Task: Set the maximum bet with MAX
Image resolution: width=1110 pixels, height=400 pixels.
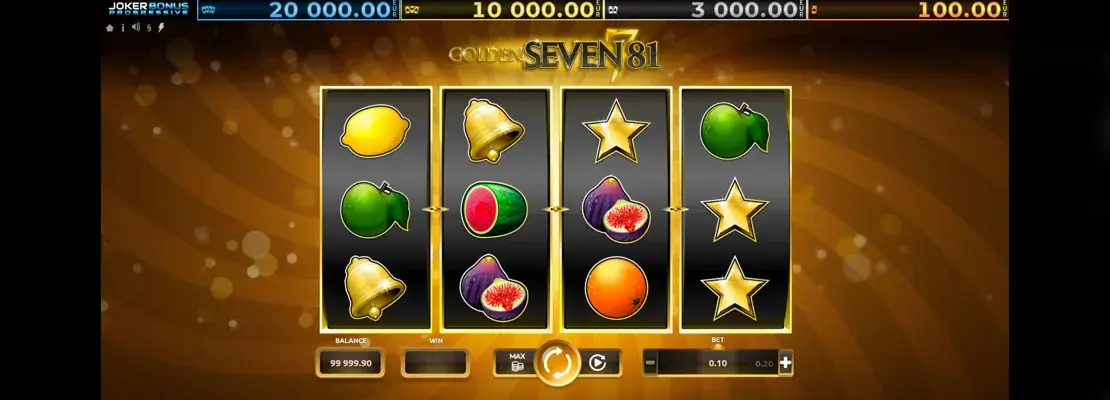Action: [516, 362]
